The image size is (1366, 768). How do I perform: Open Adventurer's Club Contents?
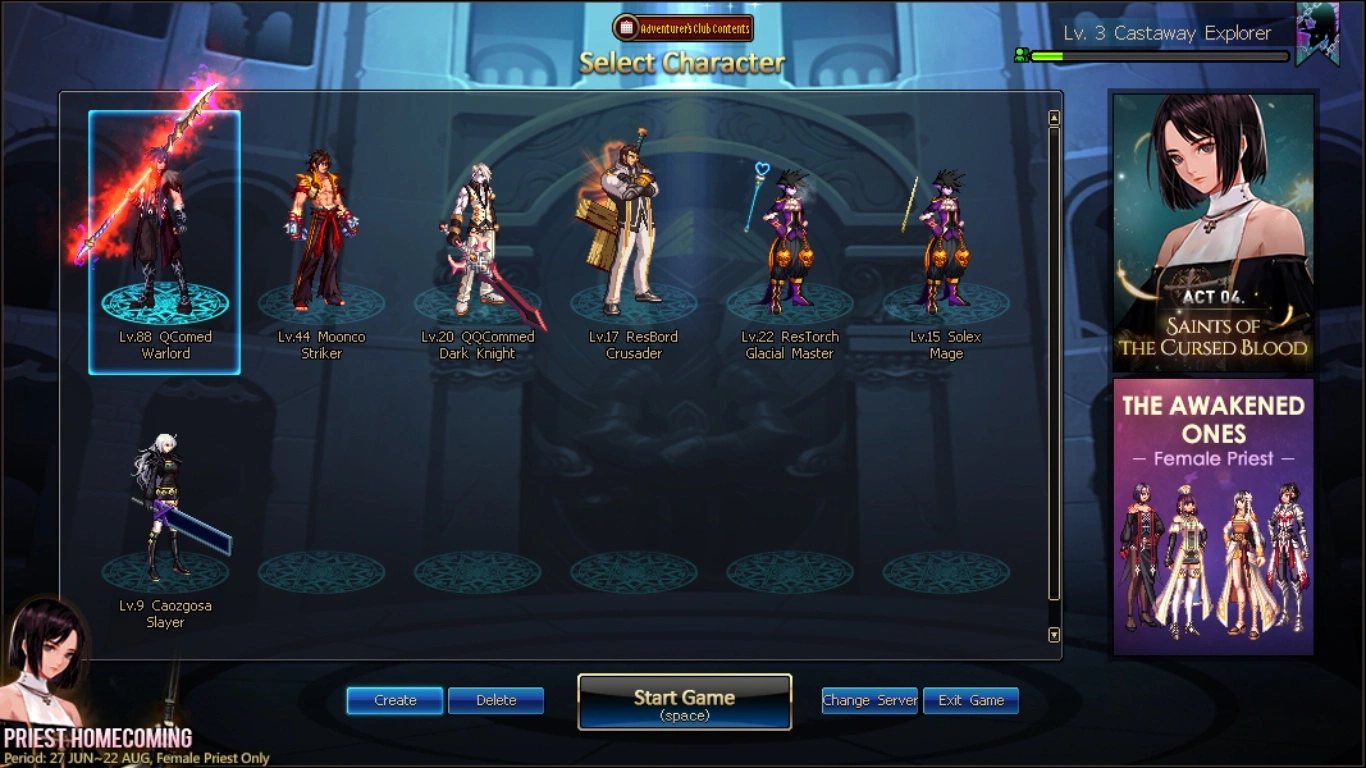[x=683, y=28]
